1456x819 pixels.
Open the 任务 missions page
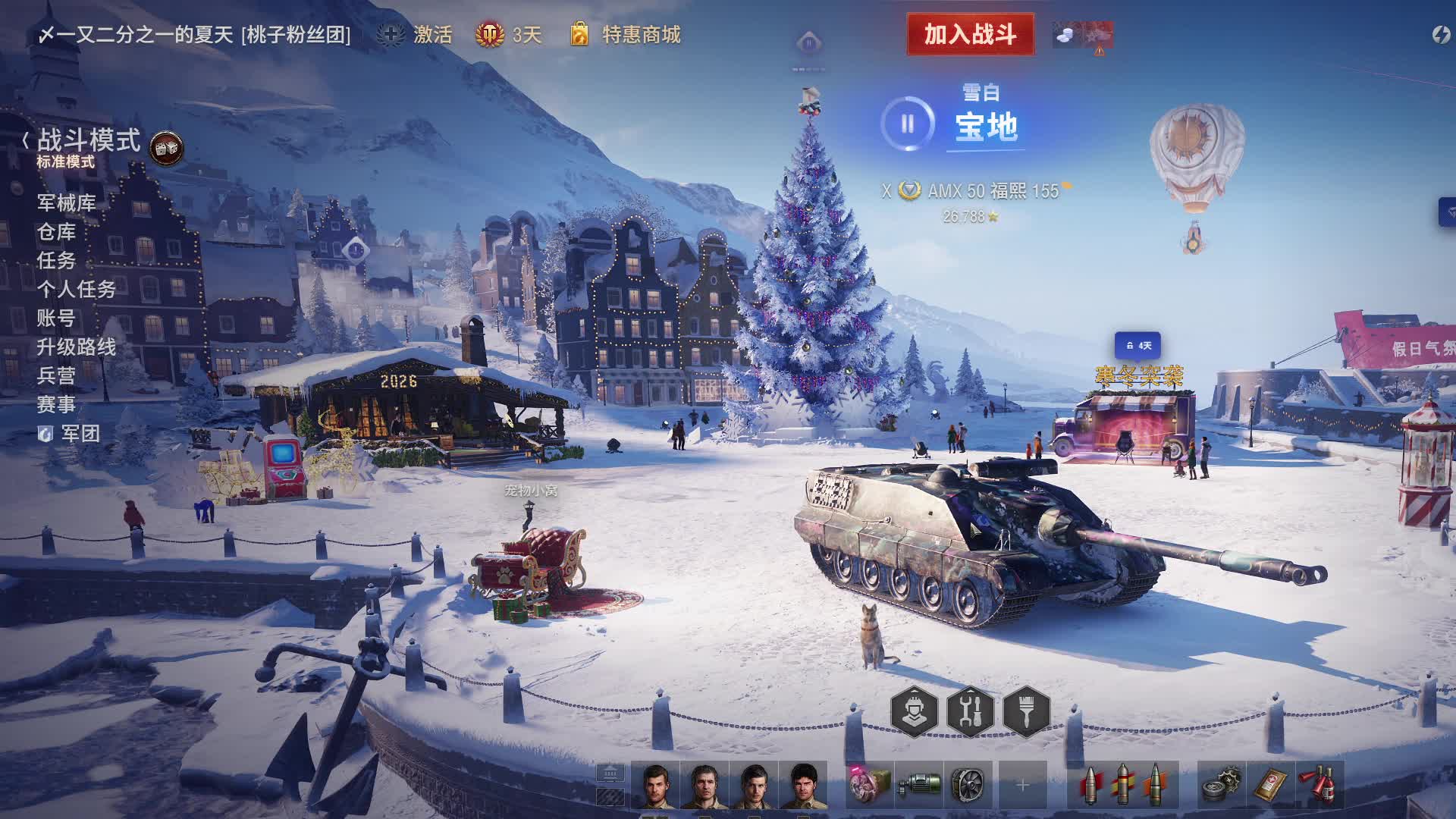coord(57,261)
